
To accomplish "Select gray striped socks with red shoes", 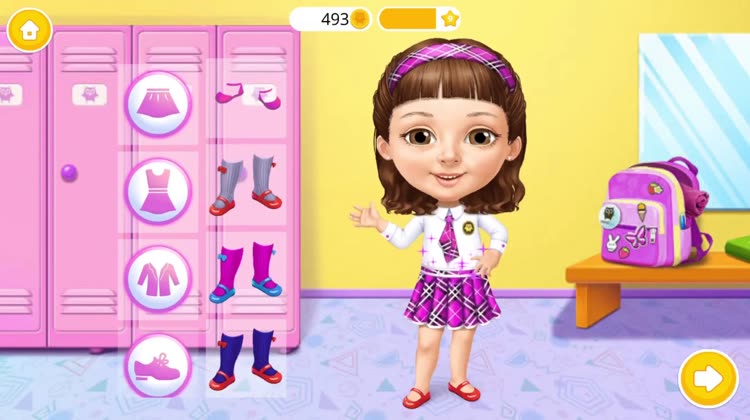I will (x=246, y=184).
